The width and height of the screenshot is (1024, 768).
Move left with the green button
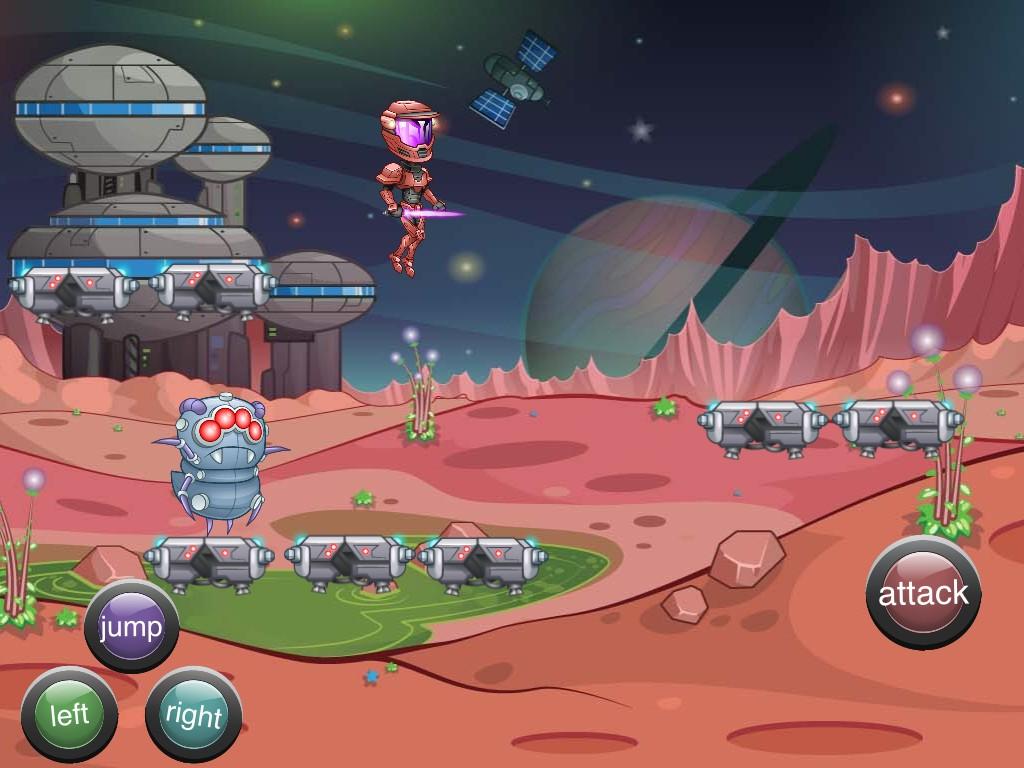[x=69, y=714]
